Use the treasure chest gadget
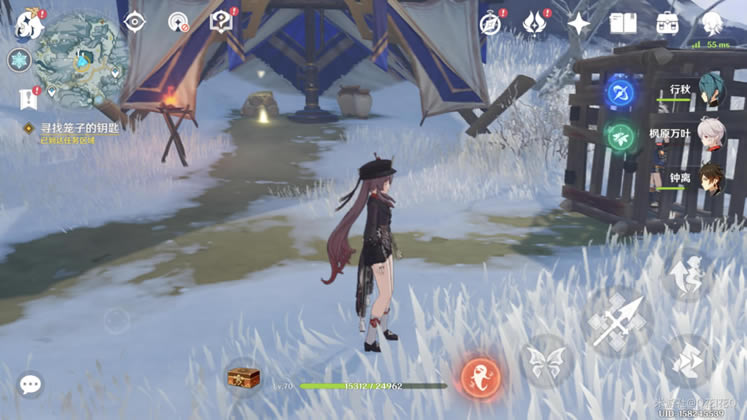This screenshot has width=747, height=420. [243, 377]
